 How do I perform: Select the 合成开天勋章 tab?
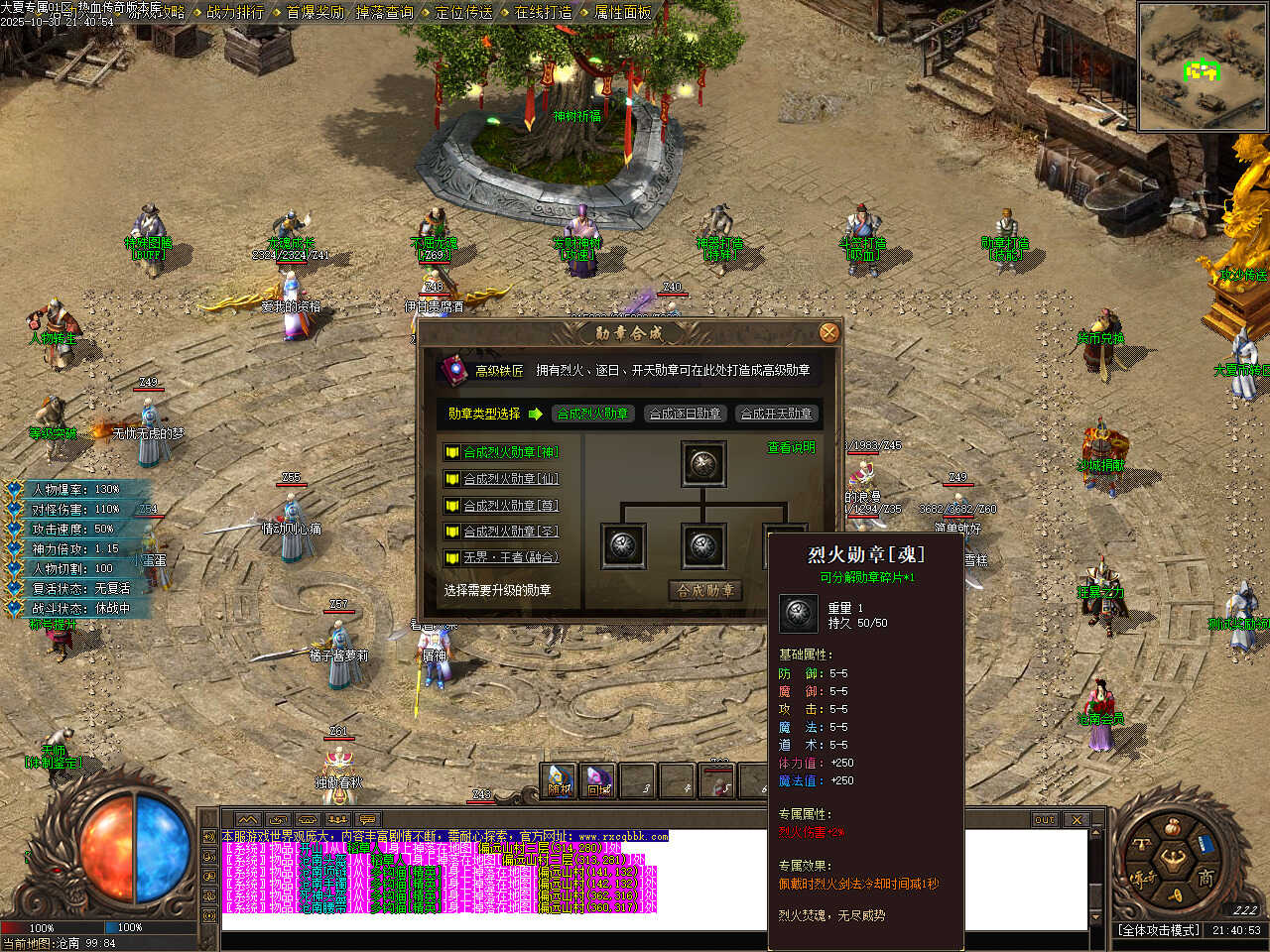[777, 414]
